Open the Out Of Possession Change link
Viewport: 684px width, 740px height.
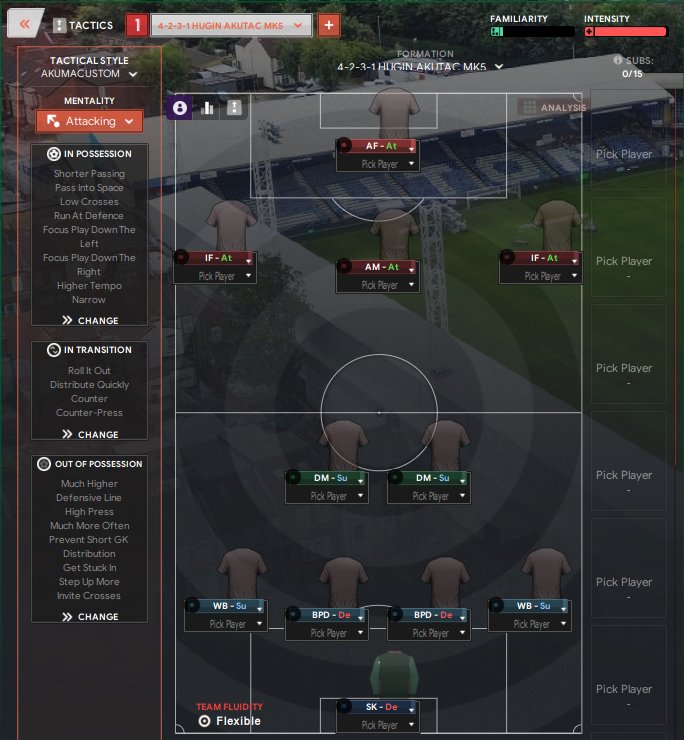tap(90, 617)
